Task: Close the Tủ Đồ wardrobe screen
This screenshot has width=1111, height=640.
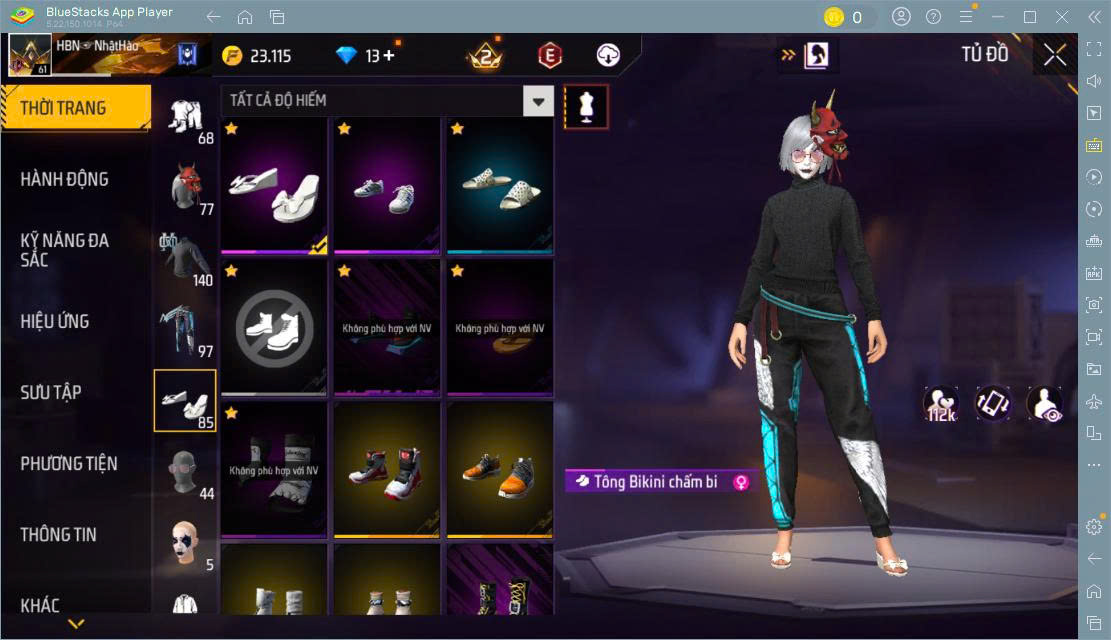Action: click(1055, 55)
